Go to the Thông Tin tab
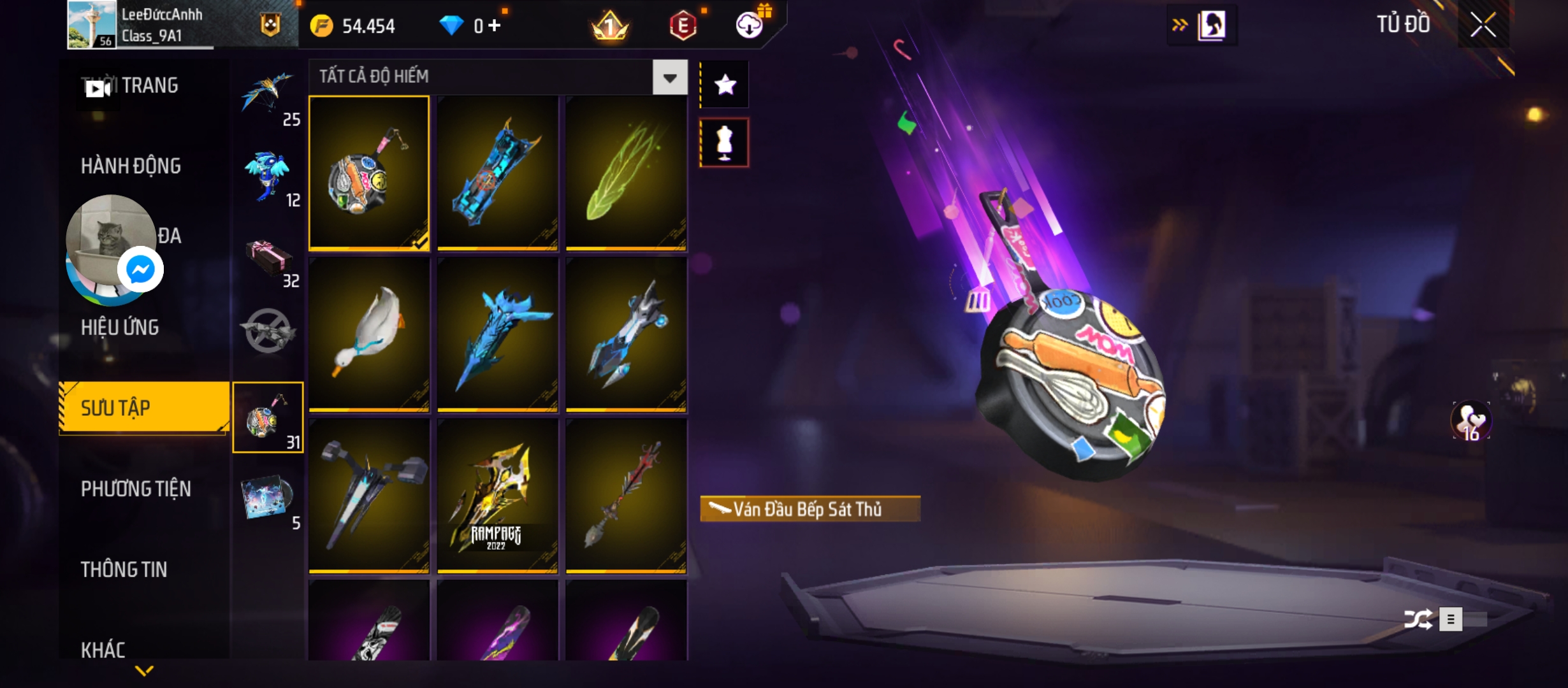1568x688 pixels. click(124, 570)
